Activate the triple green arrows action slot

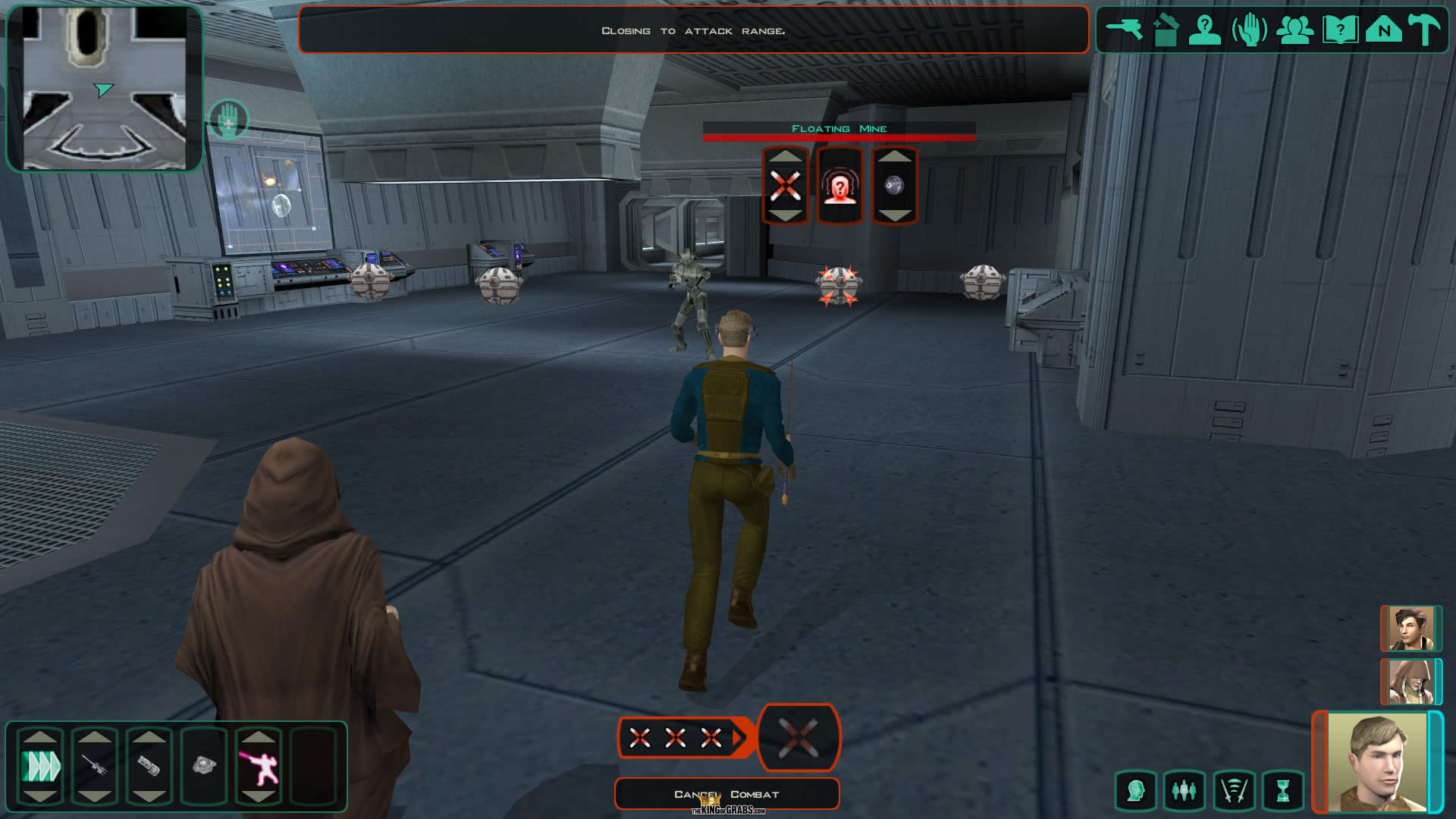[x=40, y=767]
